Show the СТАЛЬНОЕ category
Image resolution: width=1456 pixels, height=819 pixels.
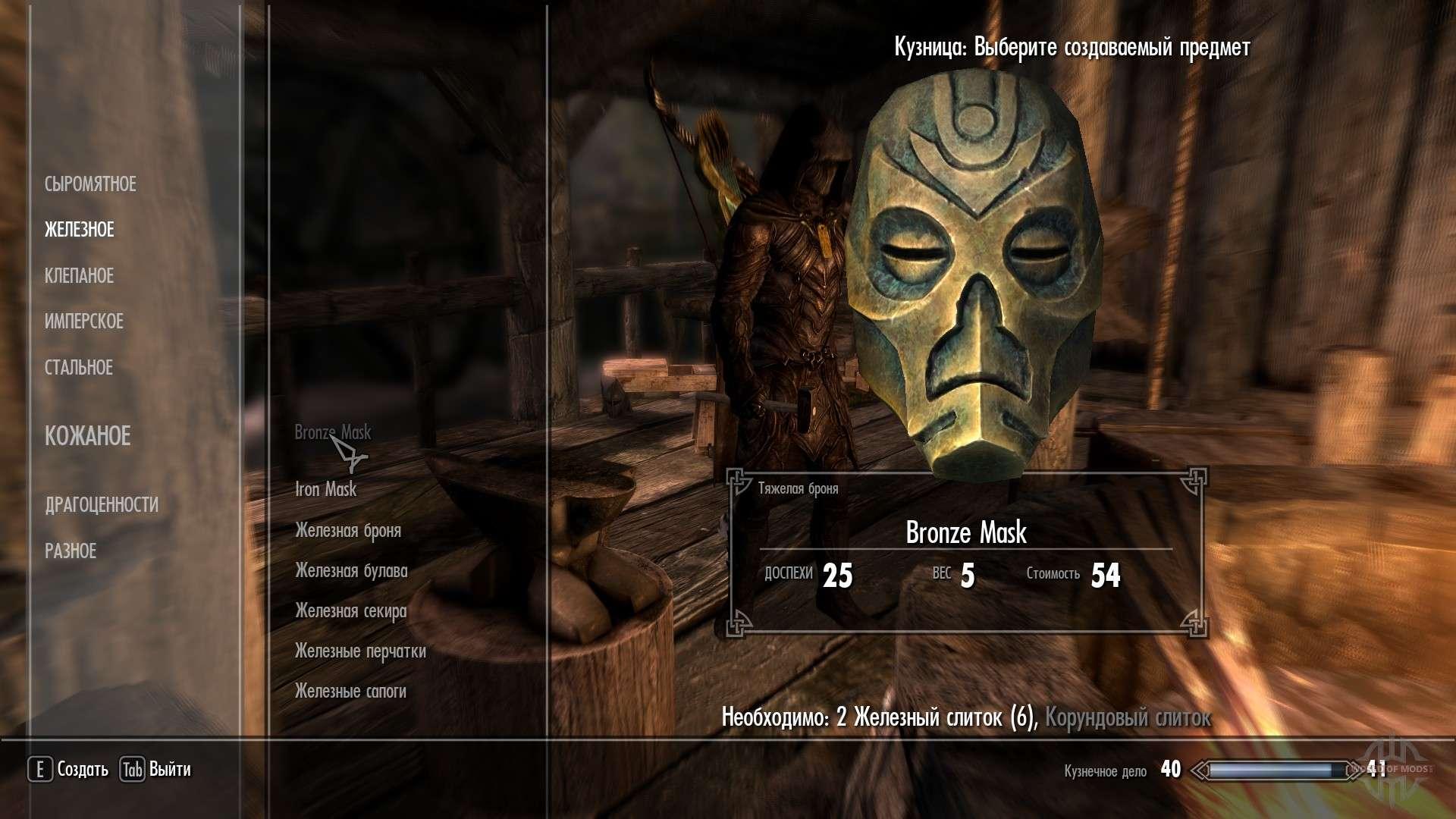(79, 368)
